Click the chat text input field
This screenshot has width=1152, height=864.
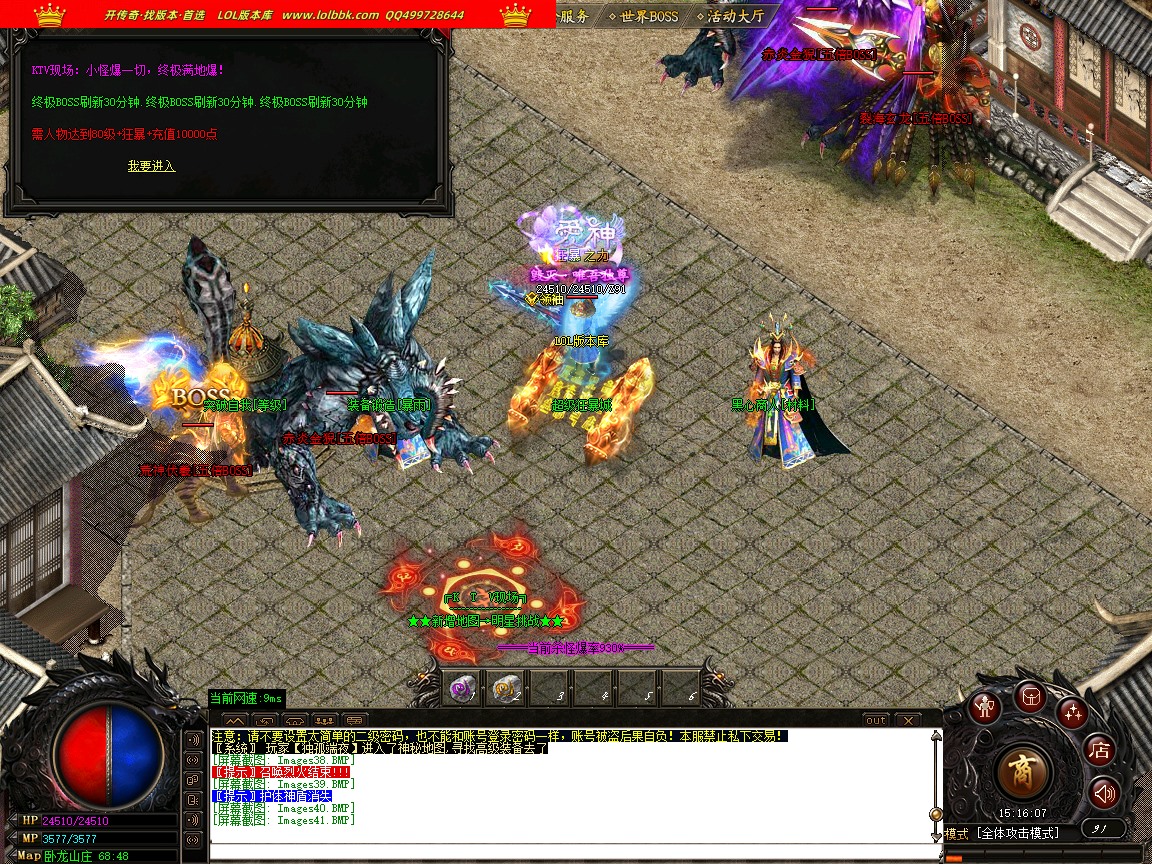(x=570, y=852)
